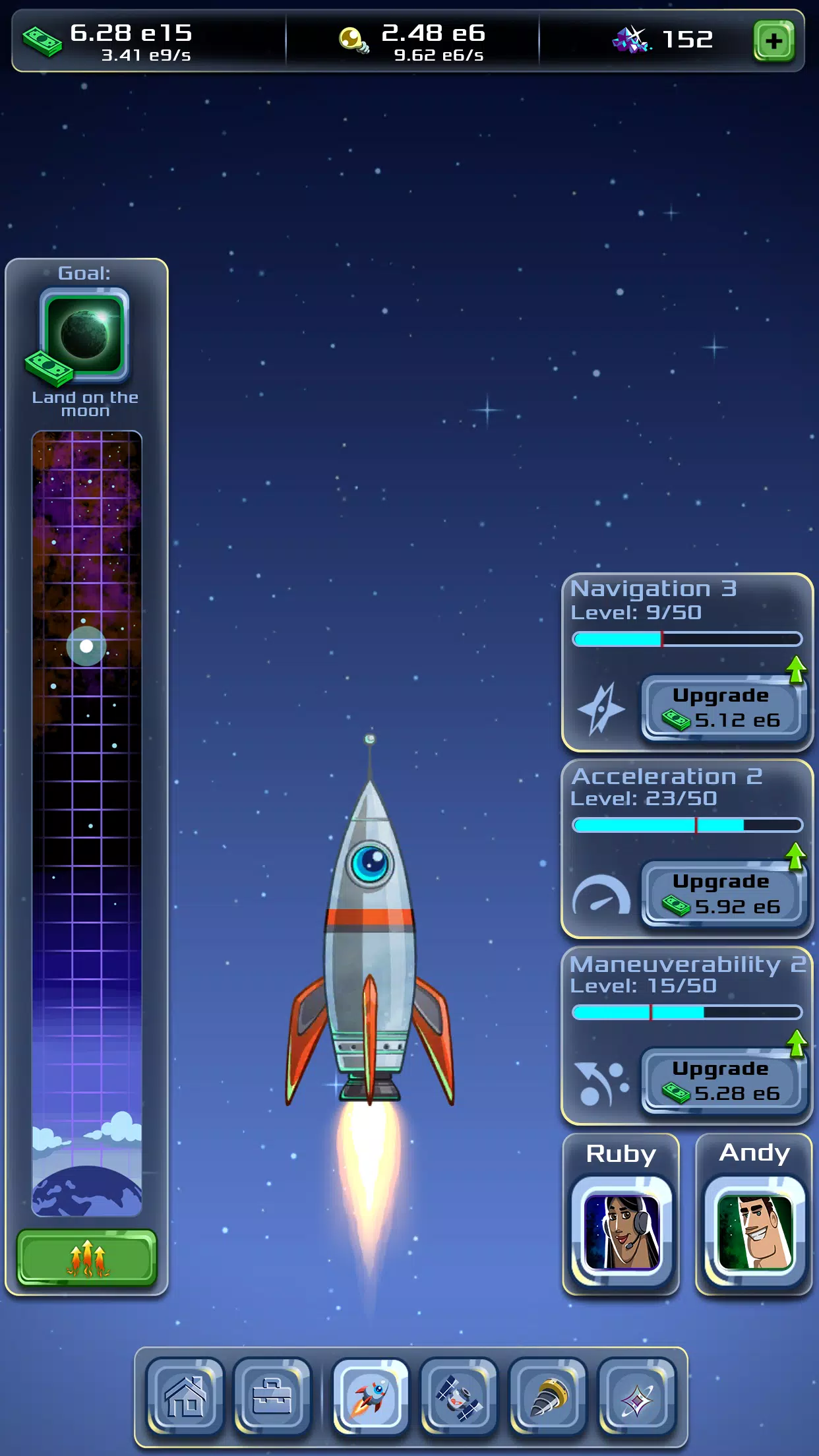Activate the green rocket boost button
The height and width of the screenshot is (1456, 819).
[x=87, y=1258]
